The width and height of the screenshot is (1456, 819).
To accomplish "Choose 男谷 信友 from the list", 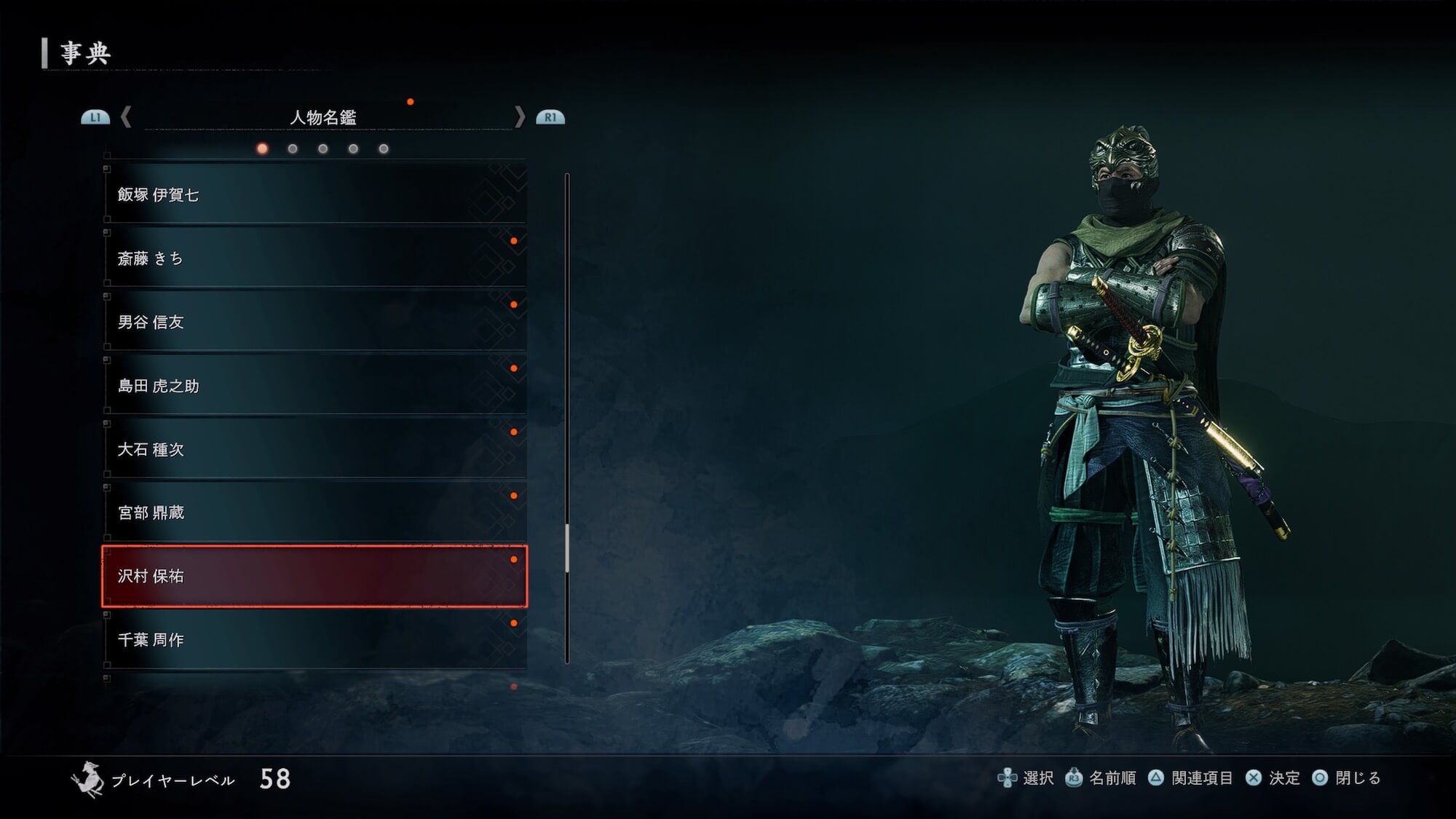I will click(314, 322).
